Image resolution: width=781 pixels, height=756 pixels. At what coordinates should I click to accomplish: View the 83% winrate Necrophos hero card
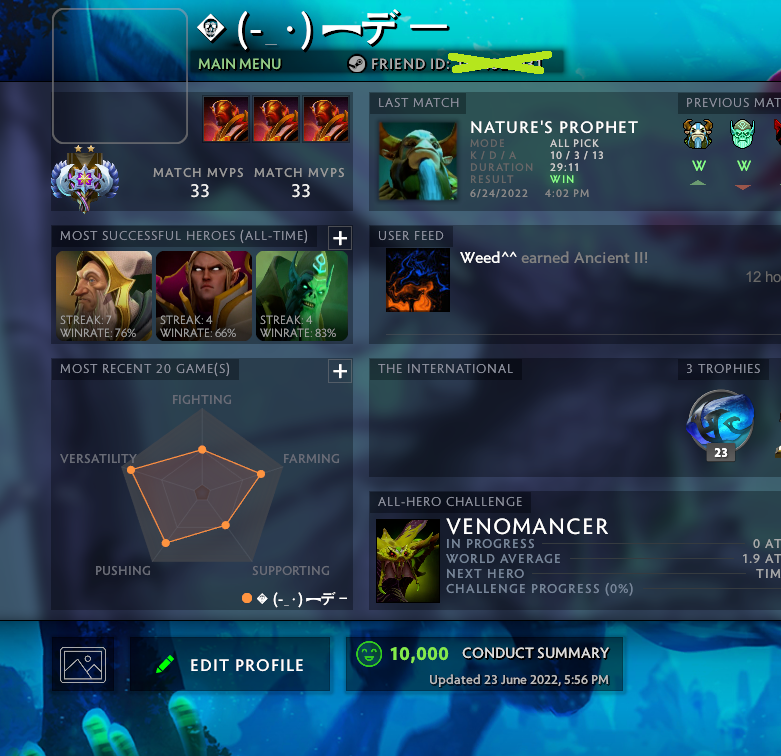pyautogui.click(x=302, y=295)
